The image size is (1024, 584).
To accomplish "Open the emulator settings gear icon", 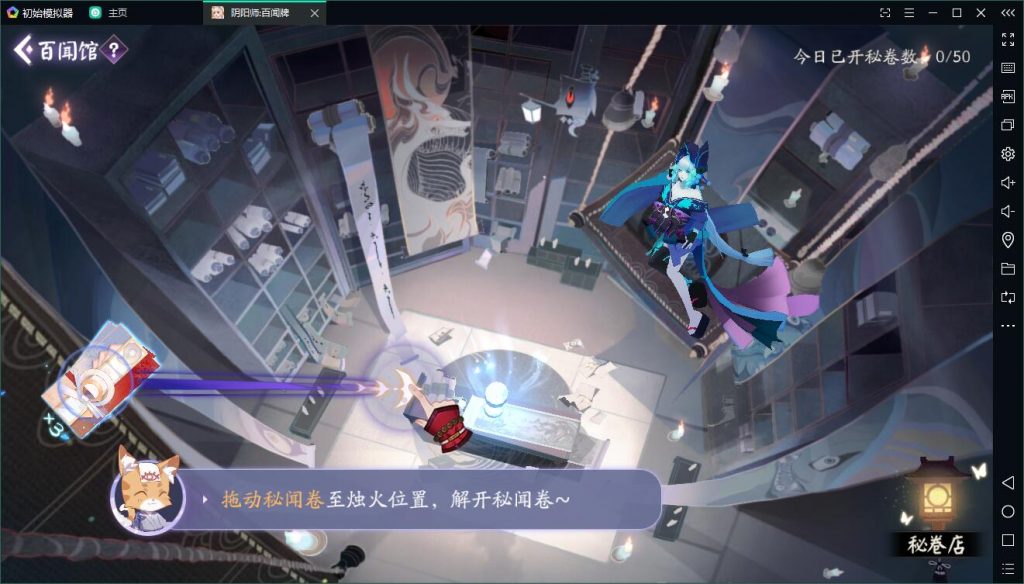I will (1007, 154).
